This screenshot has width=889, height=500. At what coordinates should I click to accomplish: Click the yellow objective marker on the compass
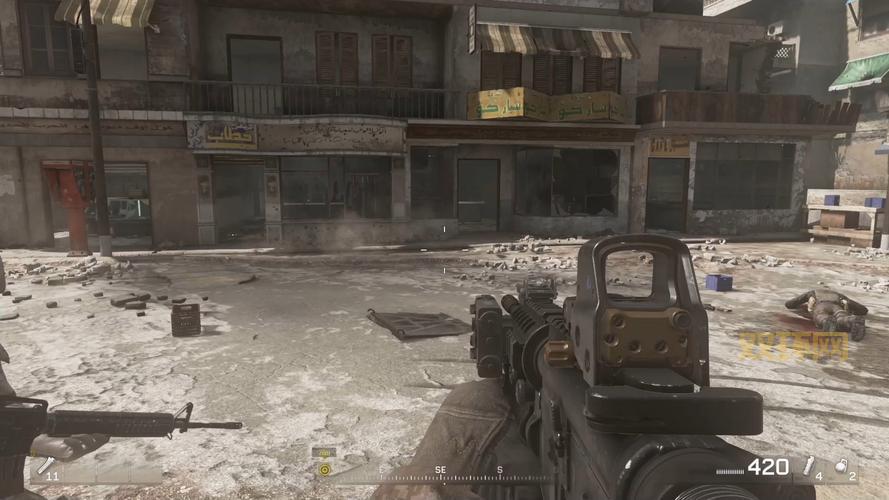(324, 468)
